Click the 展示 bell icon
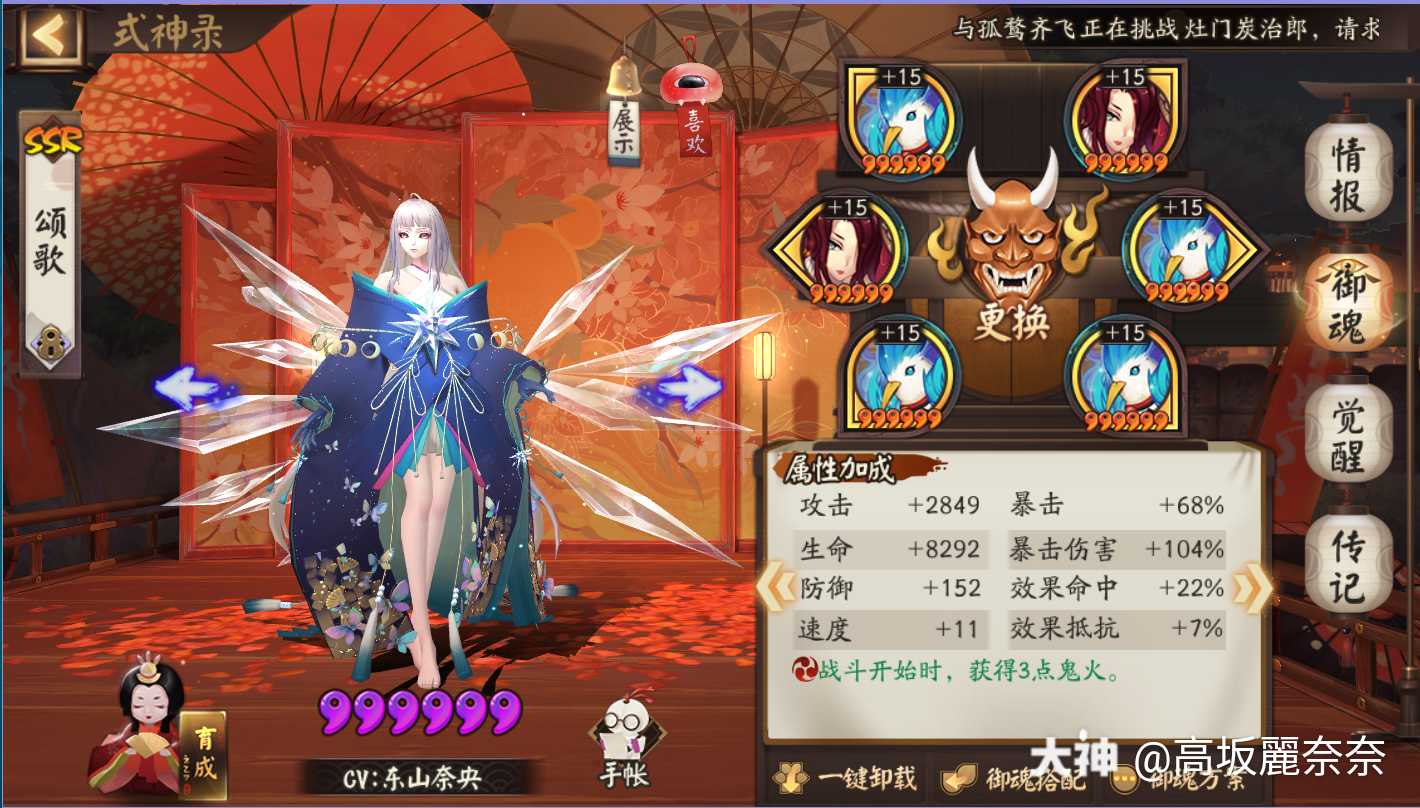1420x808 pixels. (x=624, y=80)
